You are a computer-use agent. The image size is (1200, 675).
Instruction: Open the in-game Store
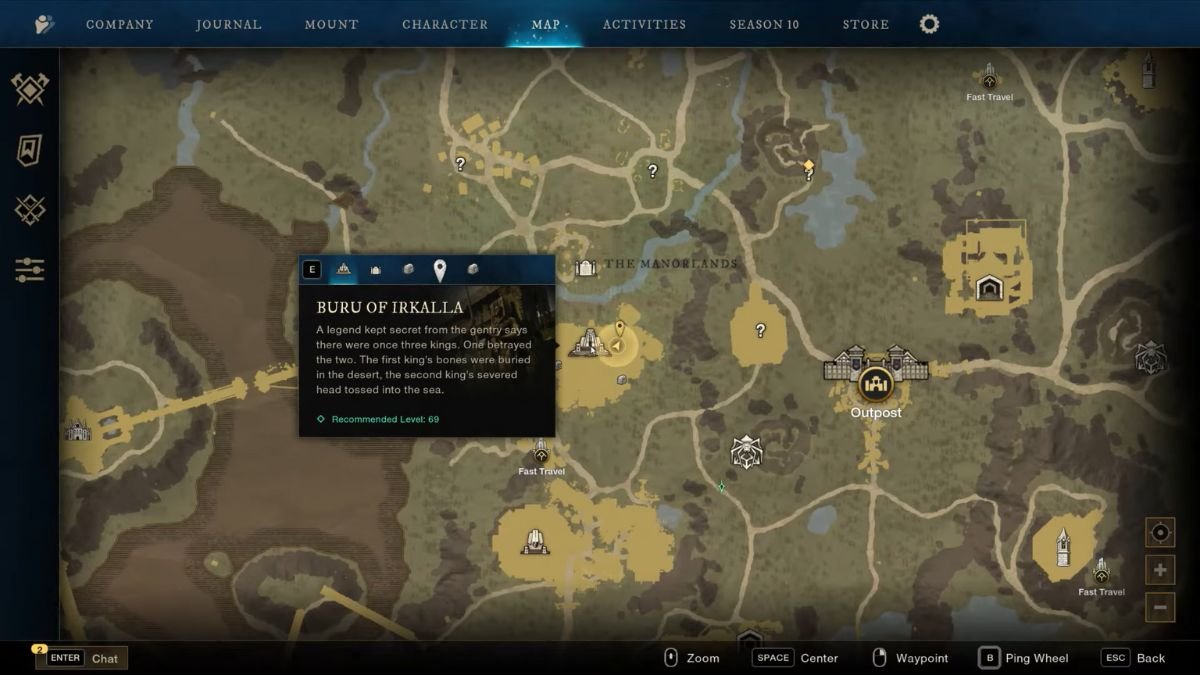[x=866, y=24]
